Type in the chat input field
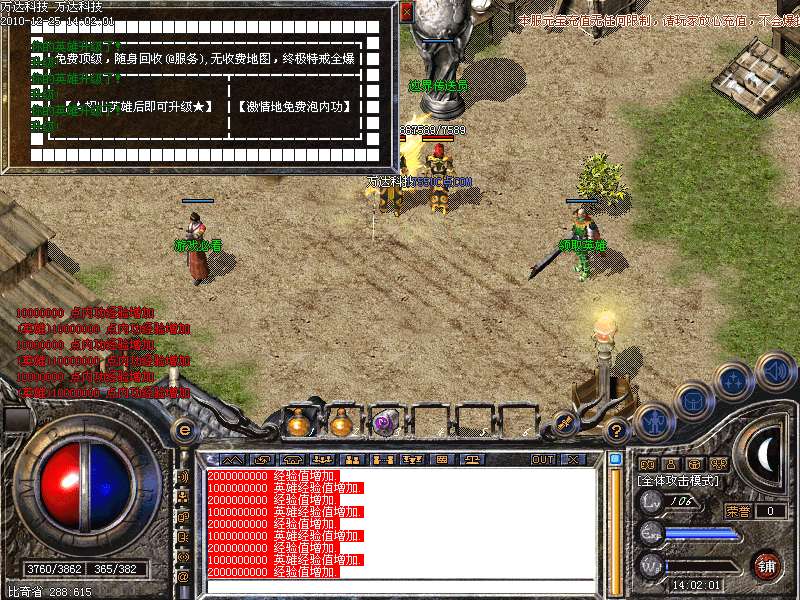The height and width of the screenshot is (600, 800). [x=400, y=586]
